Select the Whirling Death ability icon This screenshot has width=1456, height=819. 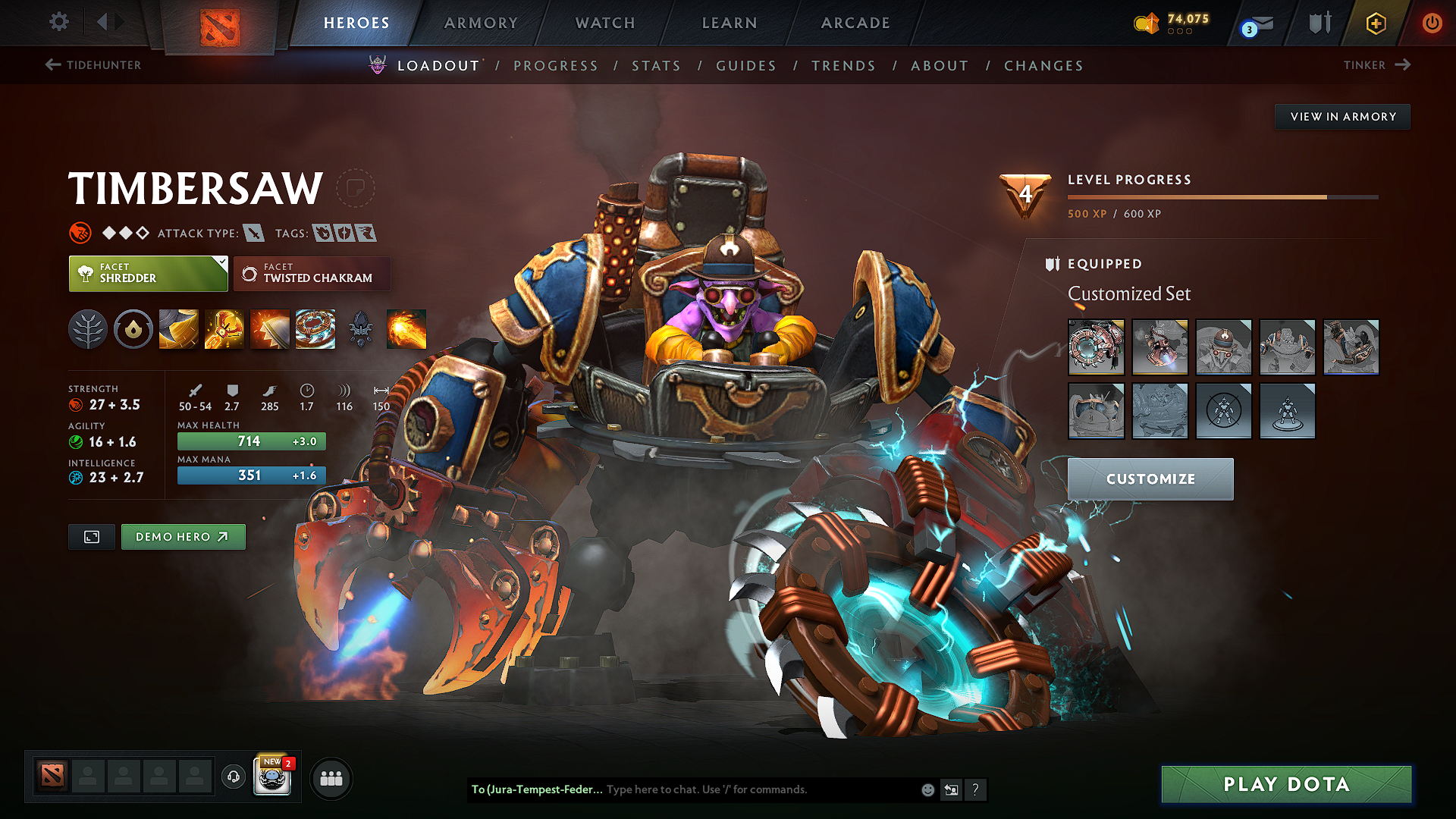coord(178,329)
